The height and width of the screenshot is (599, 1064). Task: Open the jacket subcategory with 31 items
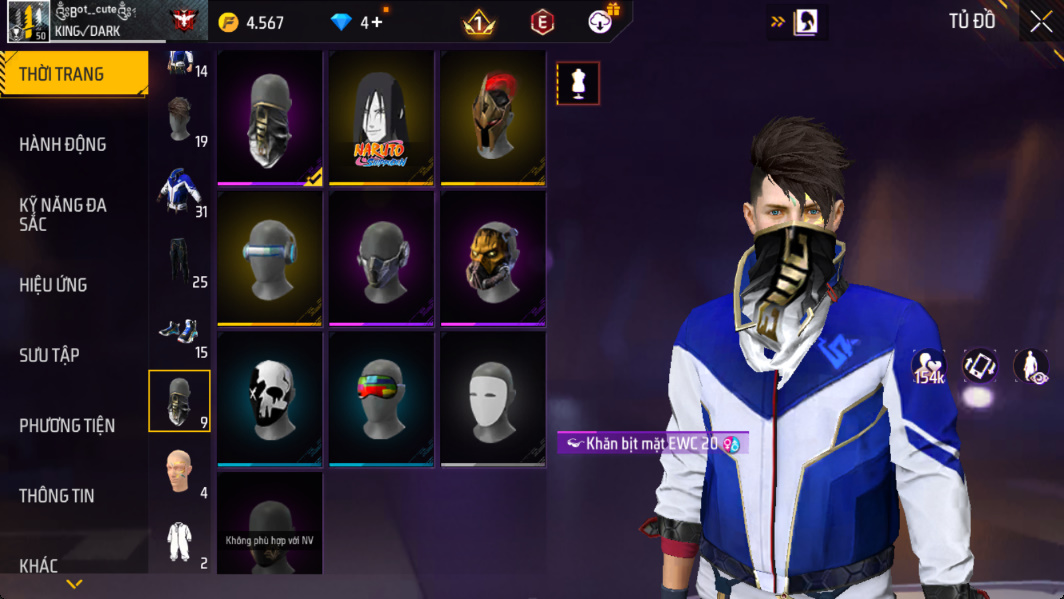pos(180,192)
